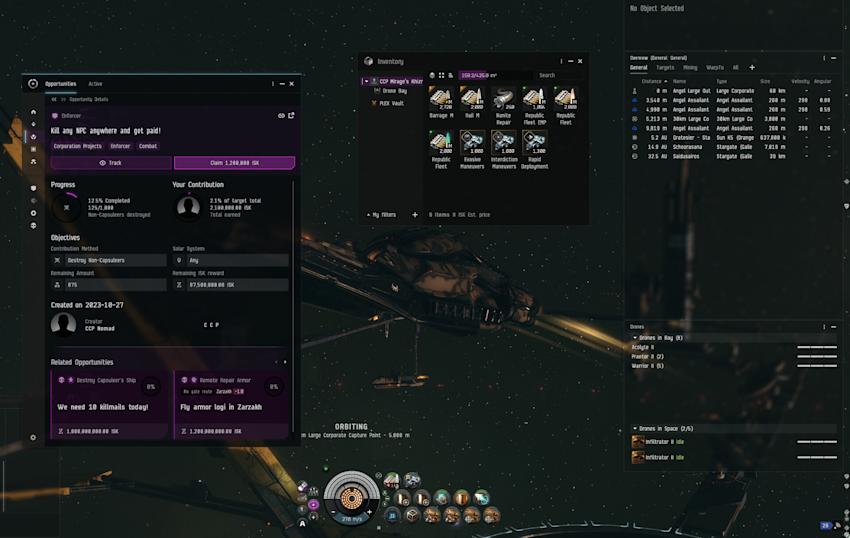
Task: Switch overview to the Mining tab
Action: (x=690, y=67)
